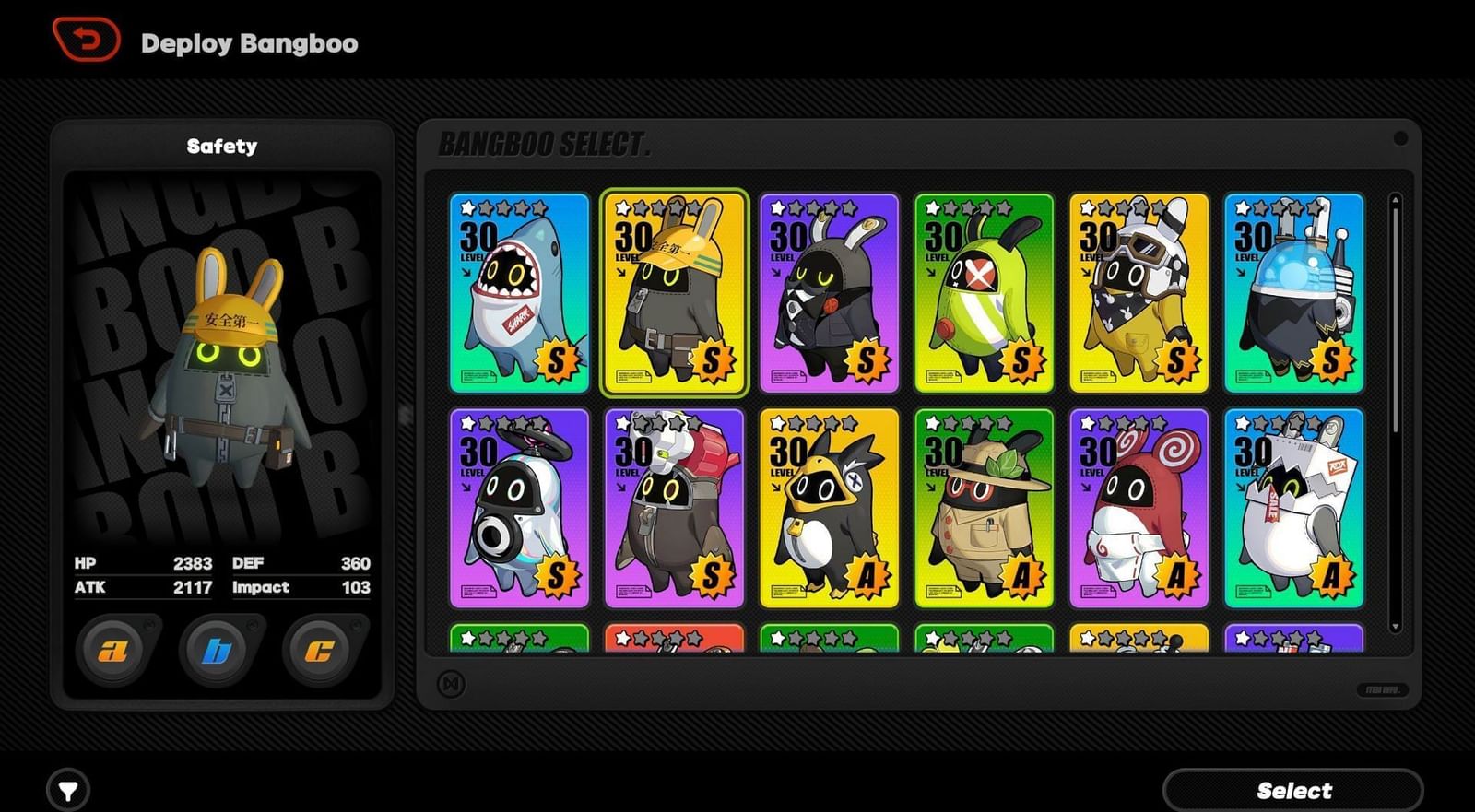Select the Sharkboo card in the top row
Screen dimensions: 1475x812
tap(519, 293)
